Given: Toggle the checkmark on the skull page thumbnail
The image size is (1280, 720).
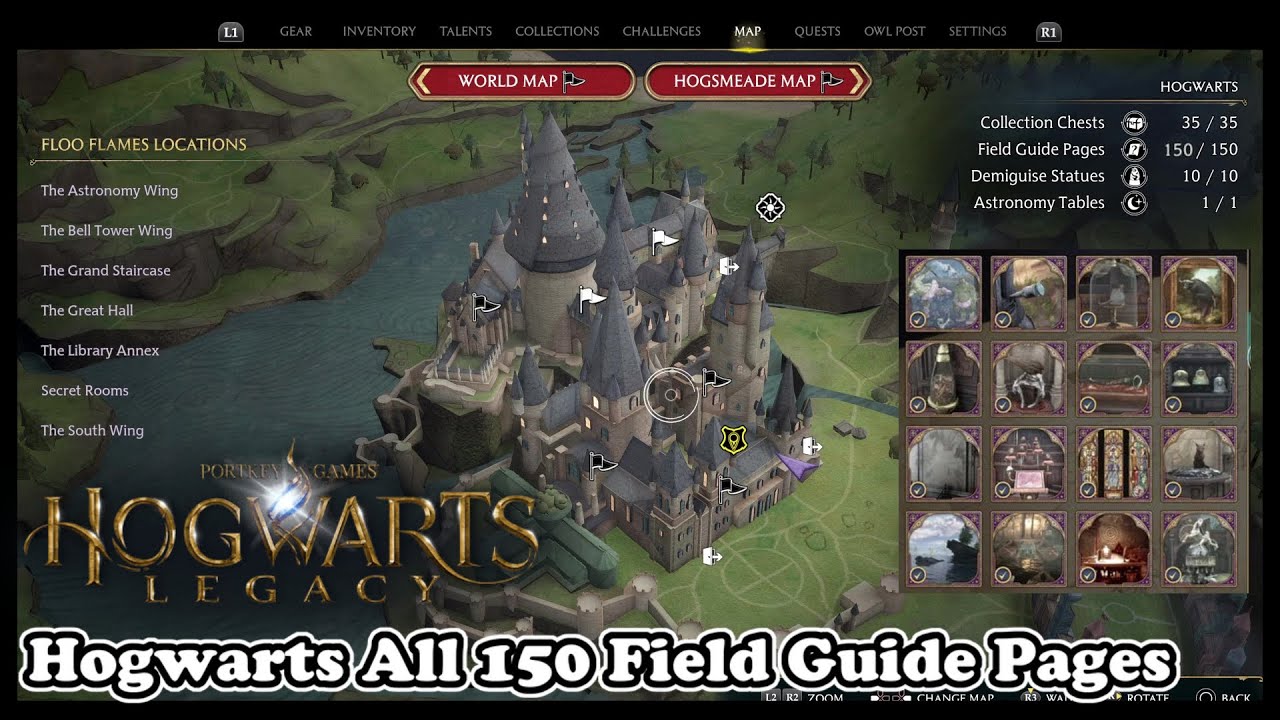Looking at the screenshot, I should (1174, 576).
